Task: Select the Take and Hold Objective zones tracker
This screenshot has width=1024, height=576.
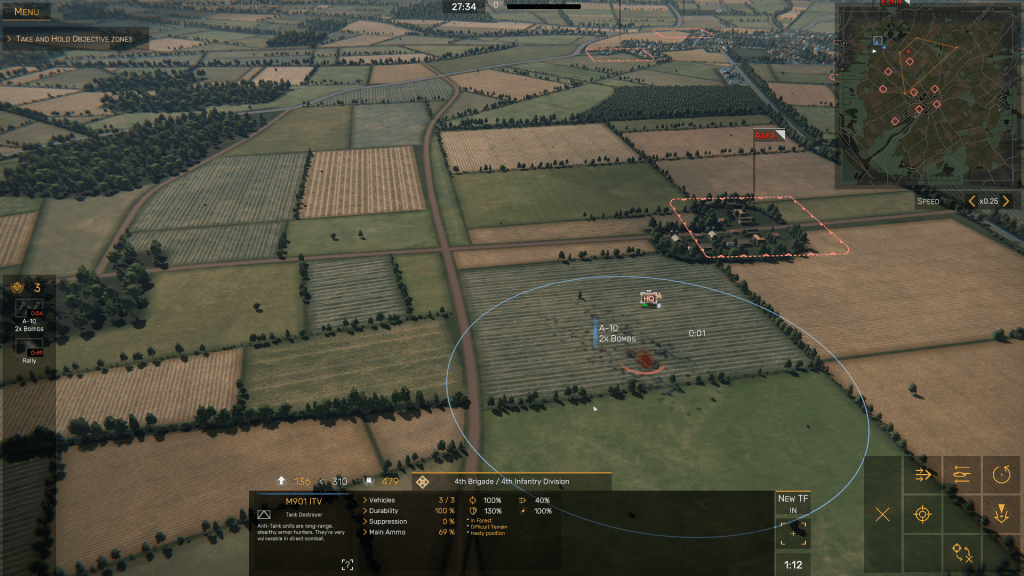Action: (75, 38)
